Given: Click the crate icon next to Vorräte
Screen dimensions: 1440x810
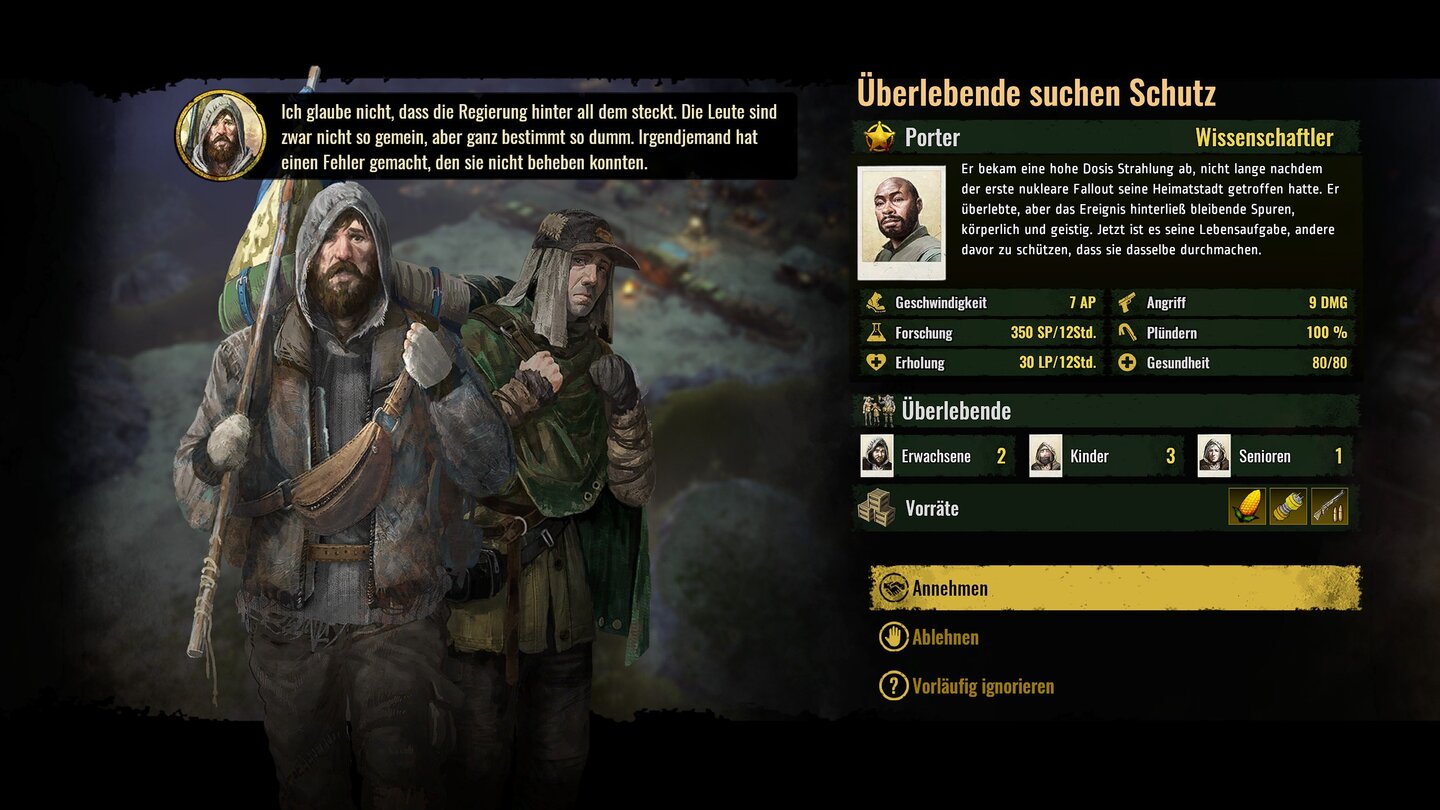Looking at the screenshot, I should pos(878,508).
